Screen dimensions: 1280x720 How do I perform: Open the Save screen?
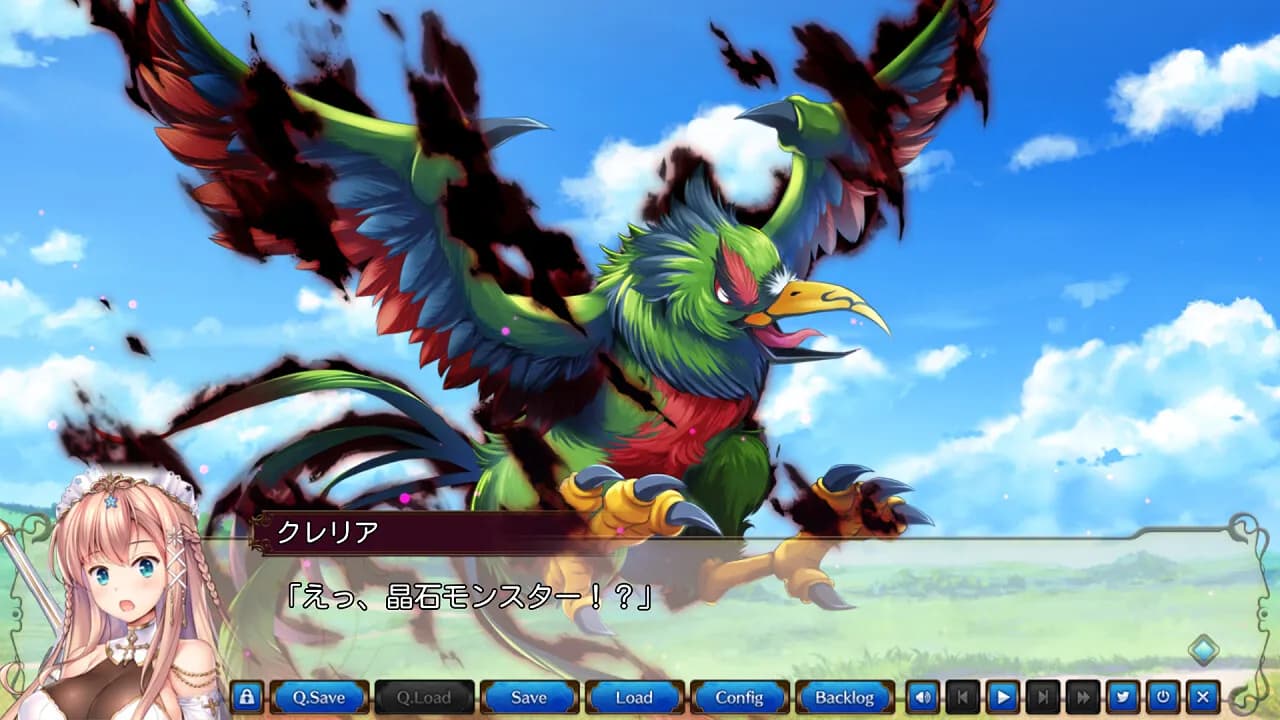[x=530, y=697]
